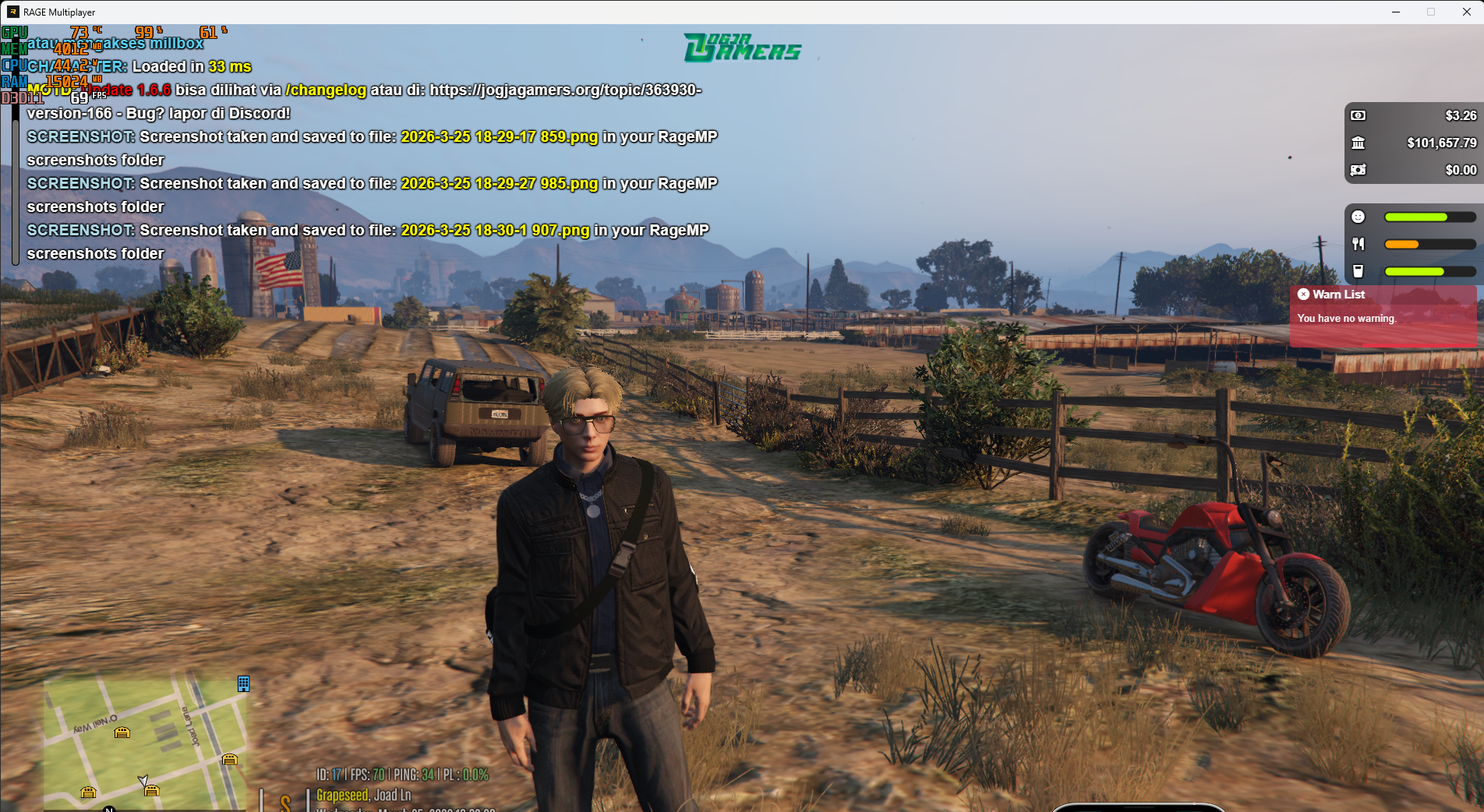This screenshot has width=1484, height=812.
Task: Click the Jogja Gamers server logo
Action: pyautogui.click(x=741, y=48)
